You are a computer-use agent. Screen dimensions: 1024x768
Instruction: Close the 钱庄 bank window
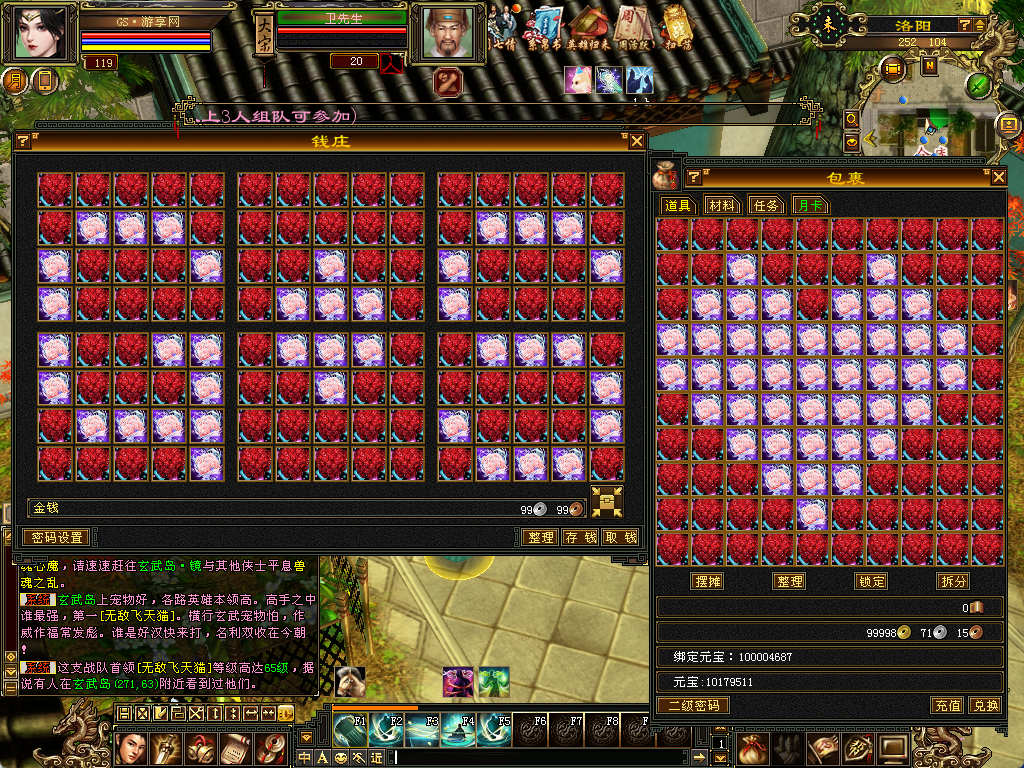[637, 141]
